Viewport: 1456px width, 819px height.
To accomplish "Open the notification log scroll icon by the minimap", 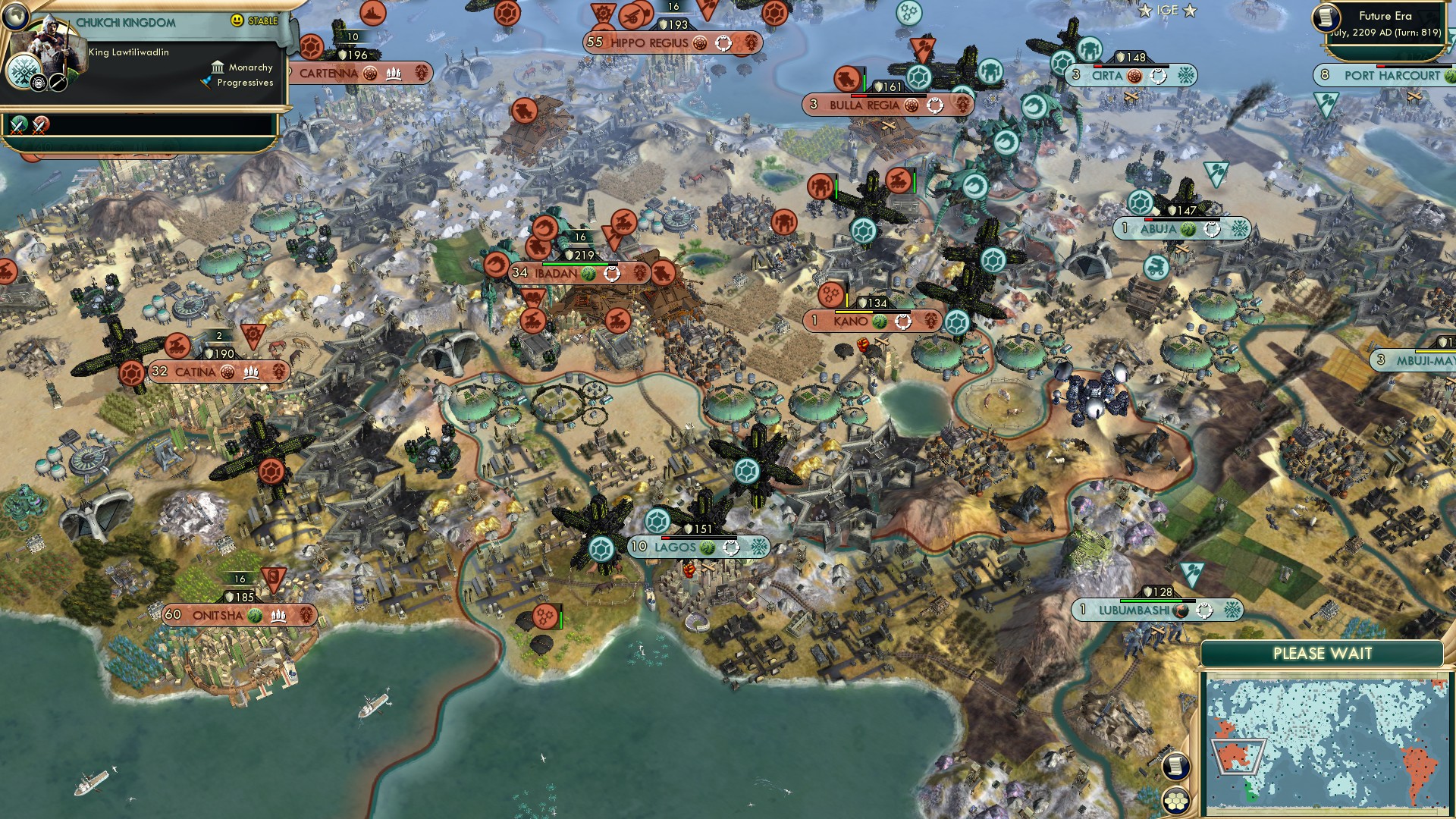I will [1175, 767].
